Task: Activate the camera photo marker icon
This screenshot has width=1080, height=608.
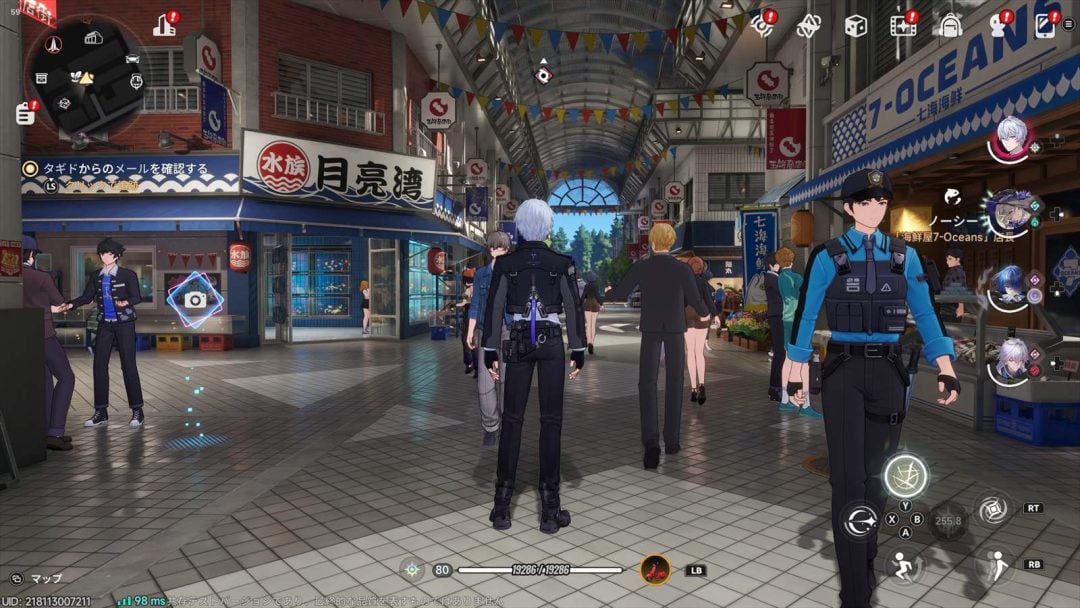Action: (x=195, y=299)
